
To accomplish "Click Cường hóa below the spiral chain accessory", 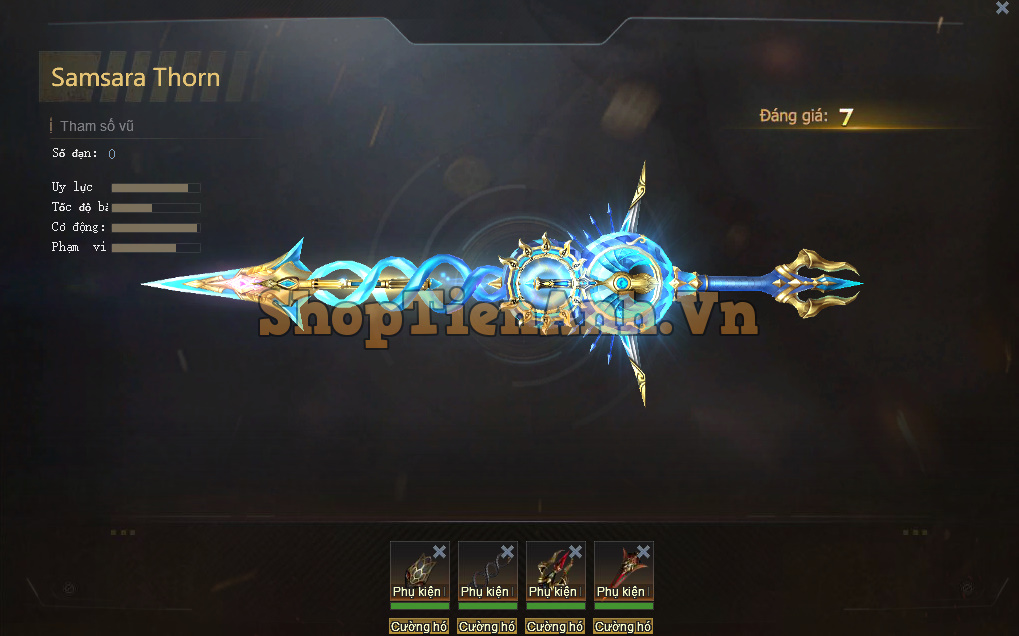I will [x=487, y=627].
